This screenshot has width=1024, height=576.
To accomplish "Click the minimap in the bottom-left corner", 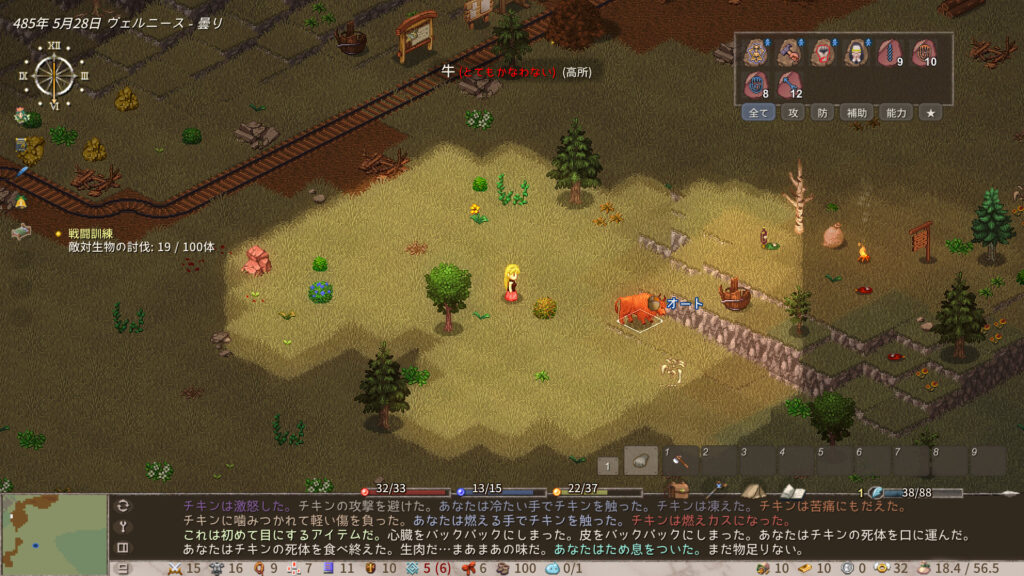I will coord(54,534).
